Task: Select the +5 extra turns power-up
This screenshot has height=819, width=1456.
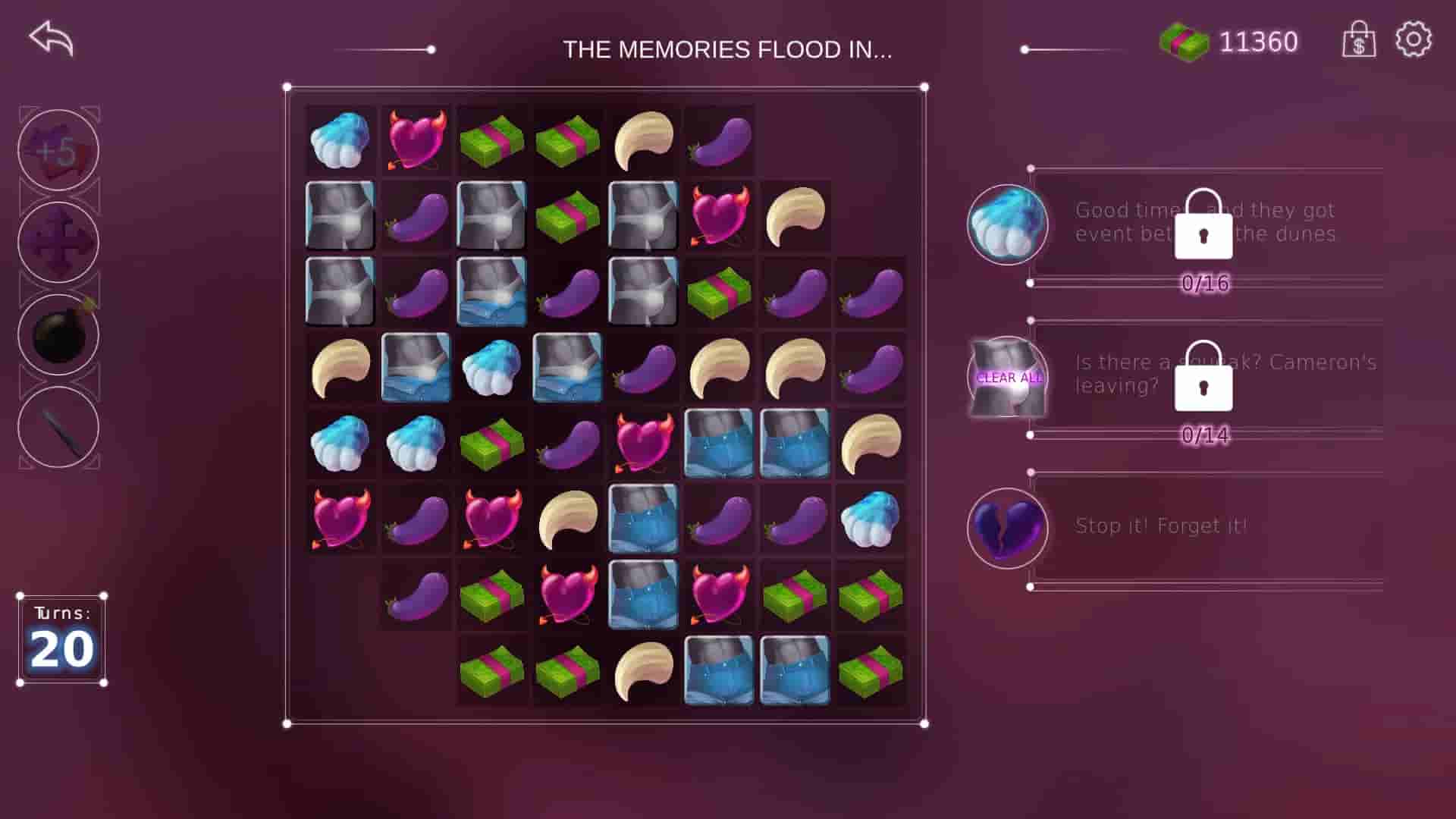Action: 58,149
